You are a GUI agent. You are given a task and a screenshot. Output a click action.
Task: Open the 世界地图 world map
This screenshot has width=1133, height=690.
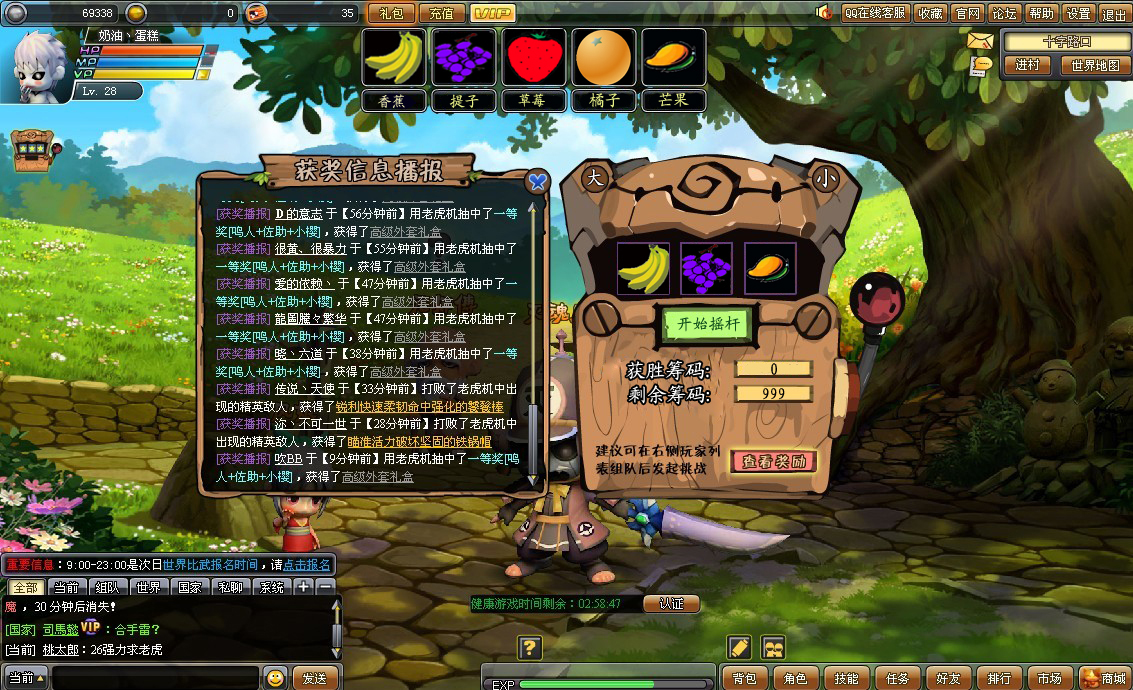coord(1095,65)
